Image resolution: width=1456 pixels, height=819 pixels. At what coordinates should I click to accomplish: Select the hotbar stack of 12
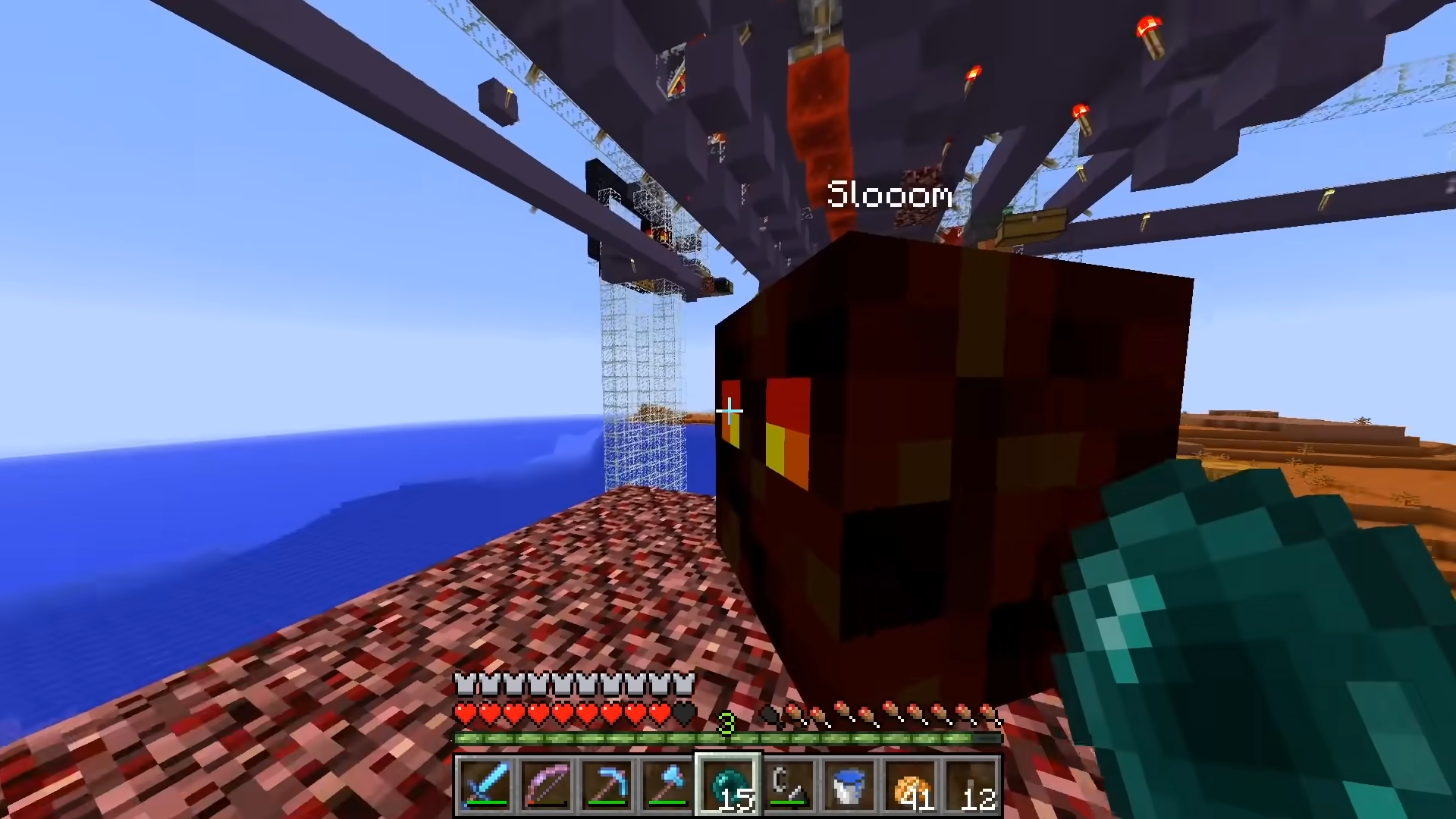971,786
